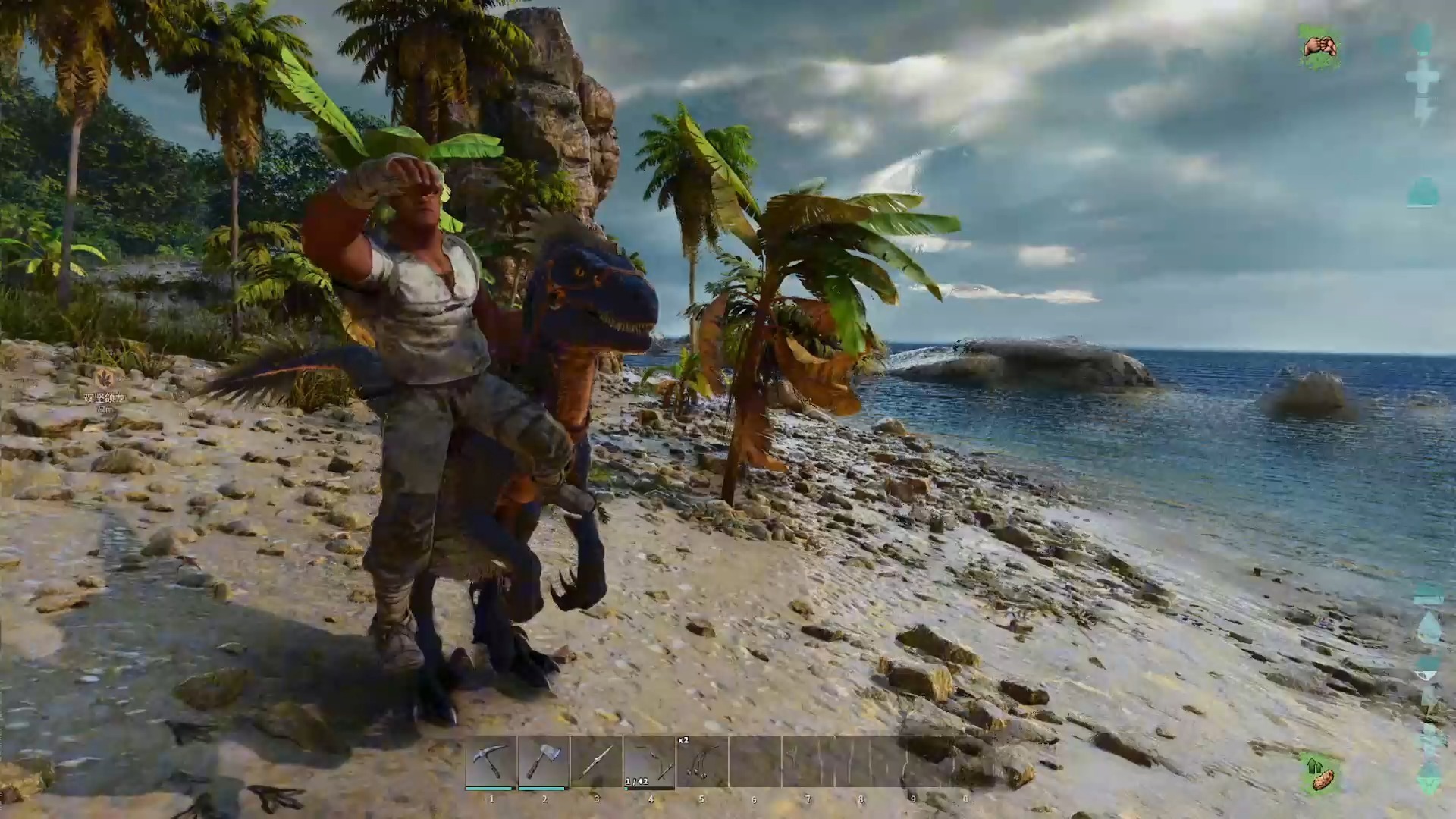Choose the spear hotbar slot

pos(596,762)
